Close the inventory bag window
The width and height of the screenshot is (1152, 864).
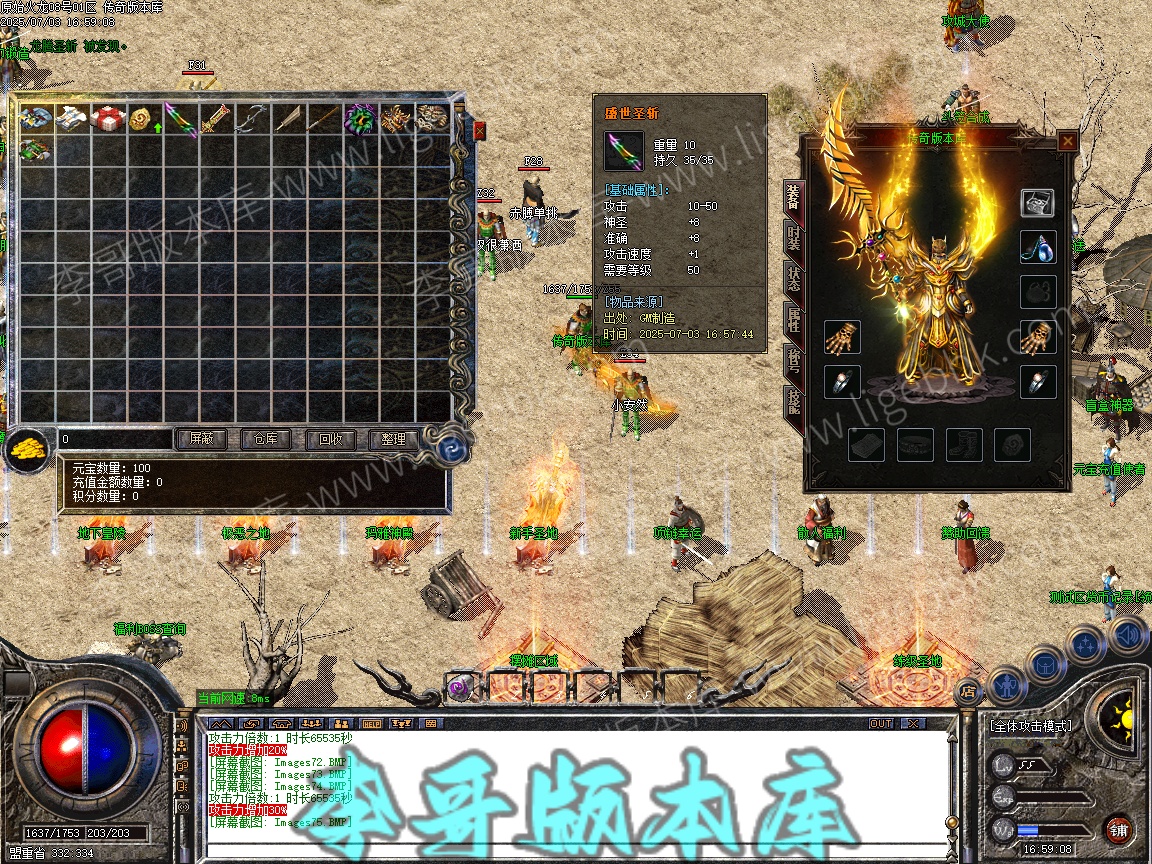(479, 130)
